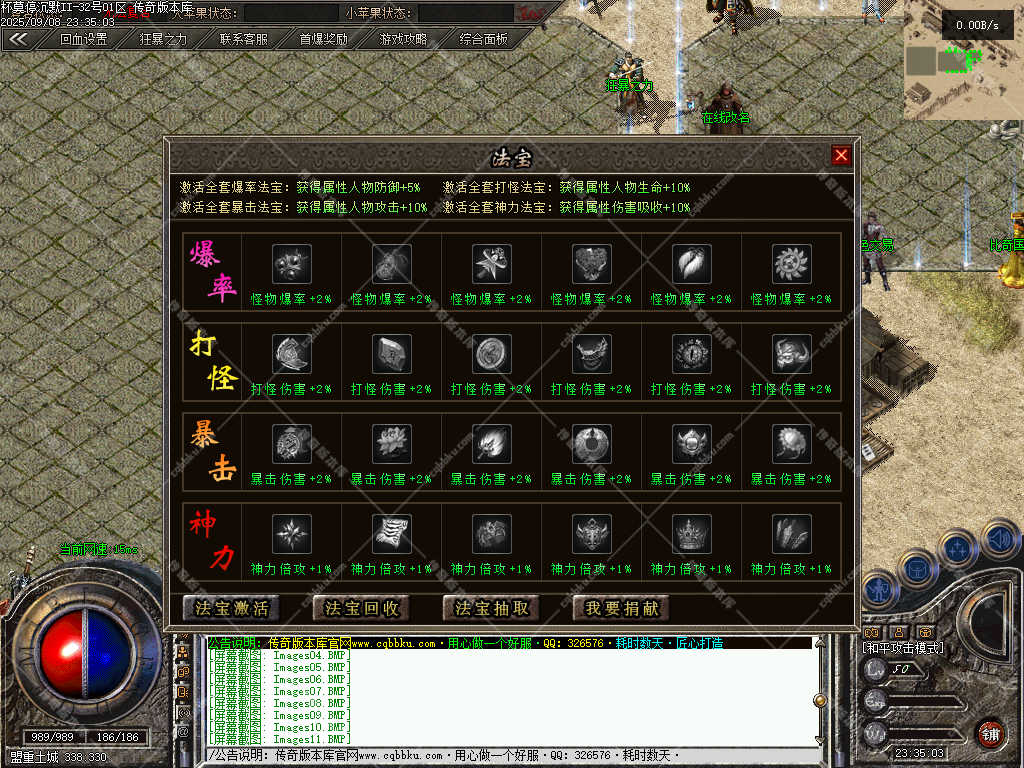Screen dimensions: 1024x768
Task: Open the 综合面板 general panel
Action: click(x=484, y=39)
